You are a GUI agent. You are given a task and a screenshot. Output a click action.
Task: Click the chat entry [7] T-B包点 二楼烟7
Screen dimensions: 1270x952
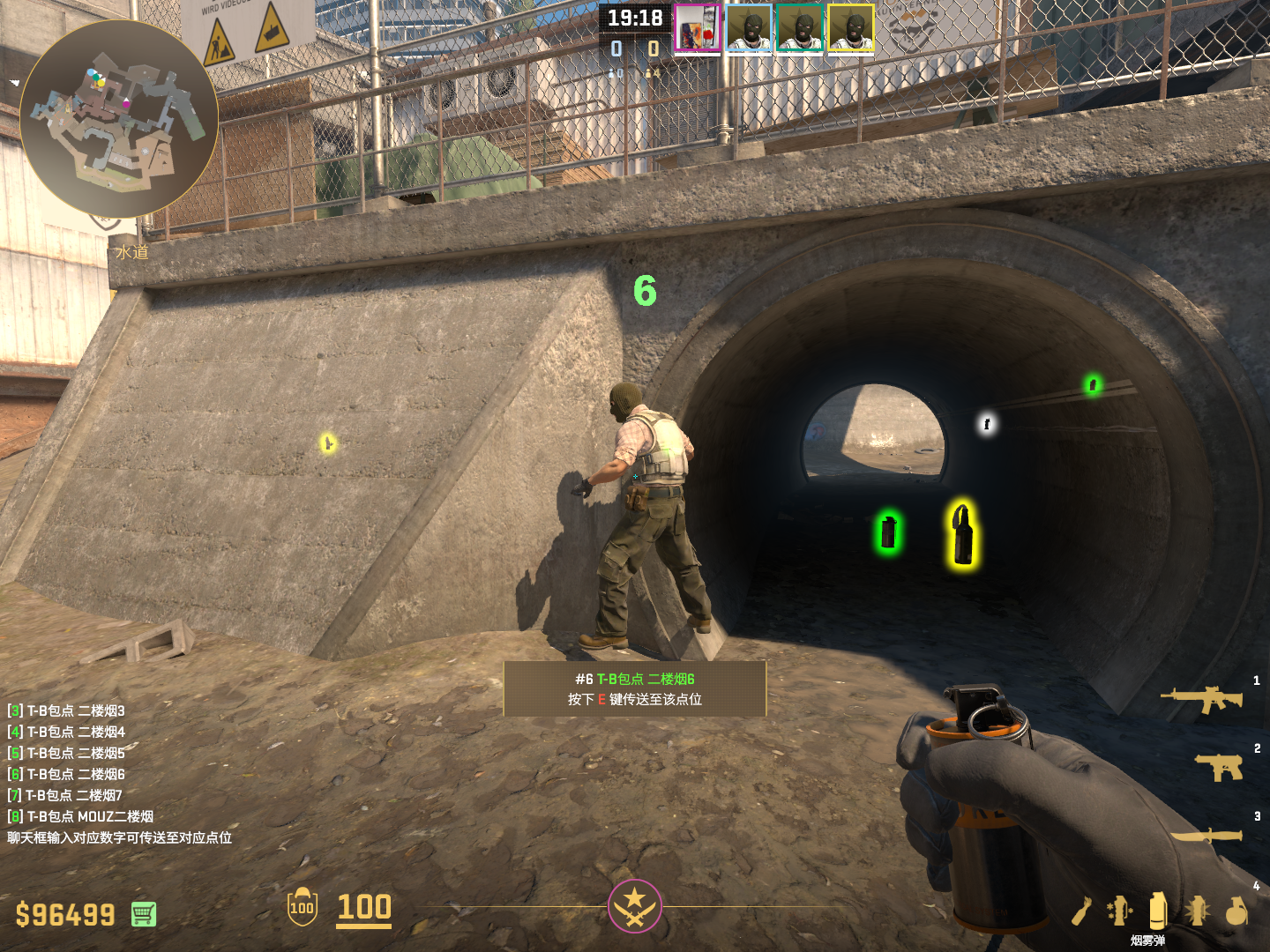click(65, 795)
